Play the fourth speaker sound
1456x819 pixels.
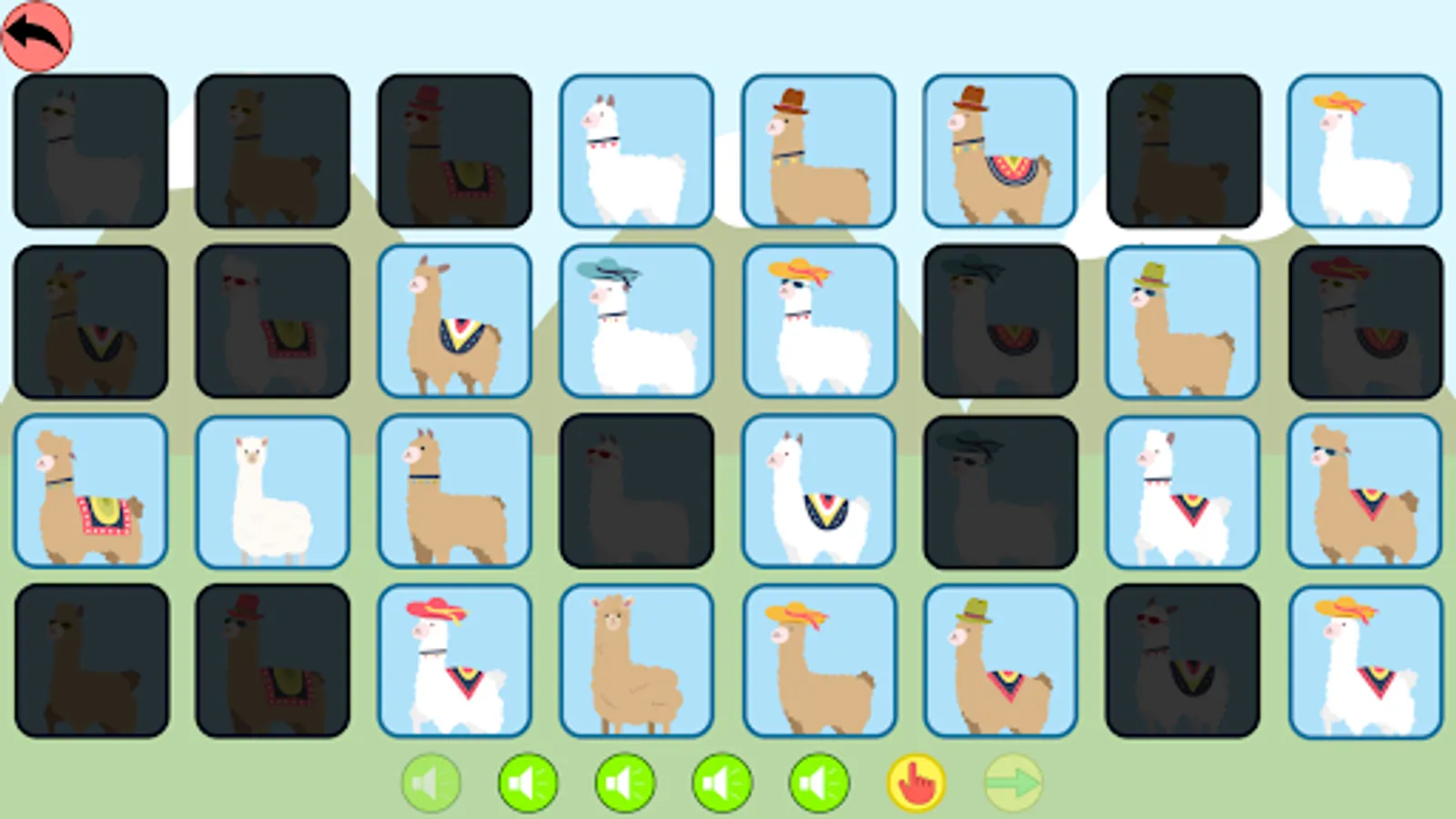[x=723, y=783]
